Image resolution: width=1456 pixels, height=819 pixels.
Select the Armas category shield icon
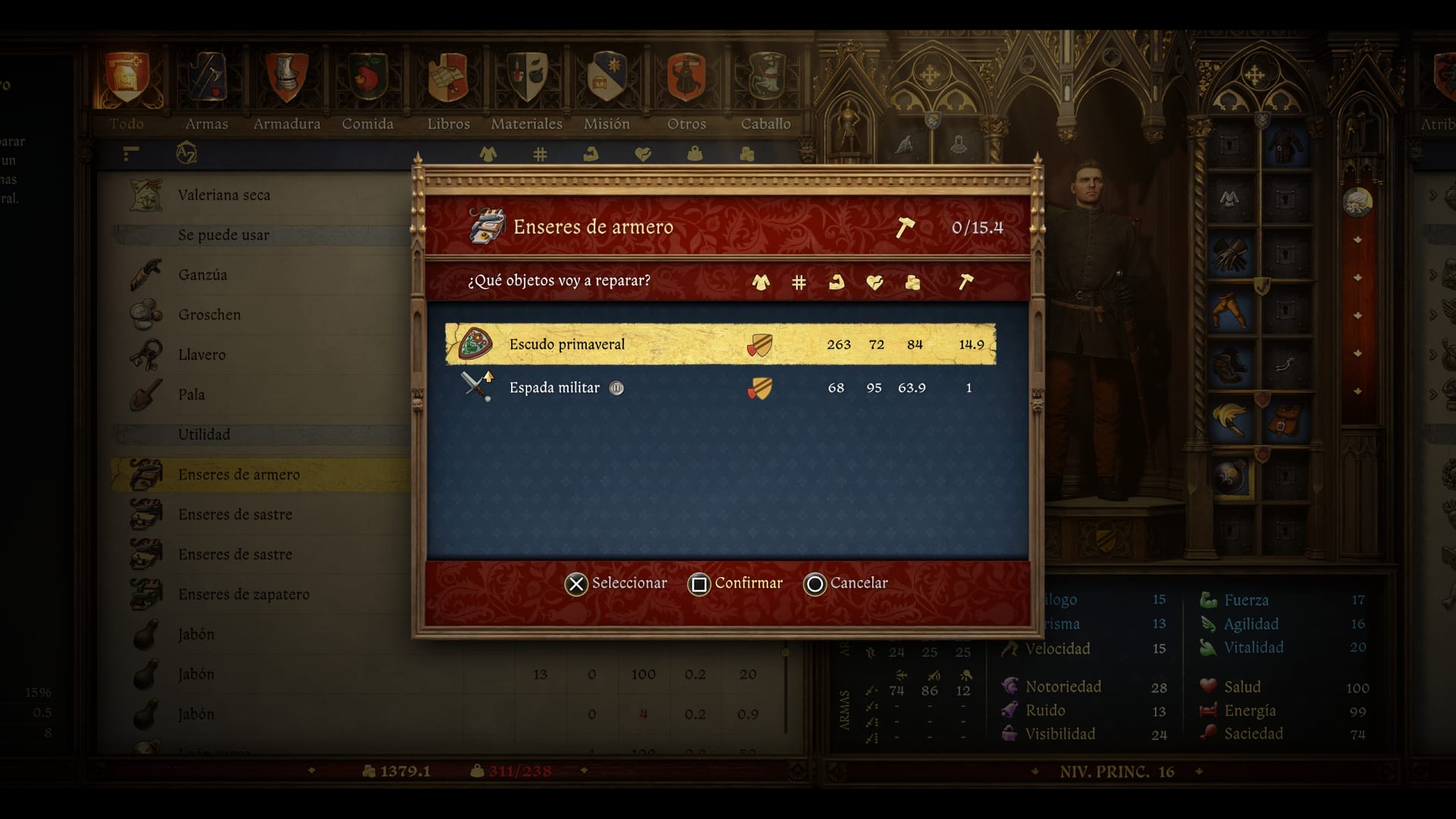[x=207, y=76]
